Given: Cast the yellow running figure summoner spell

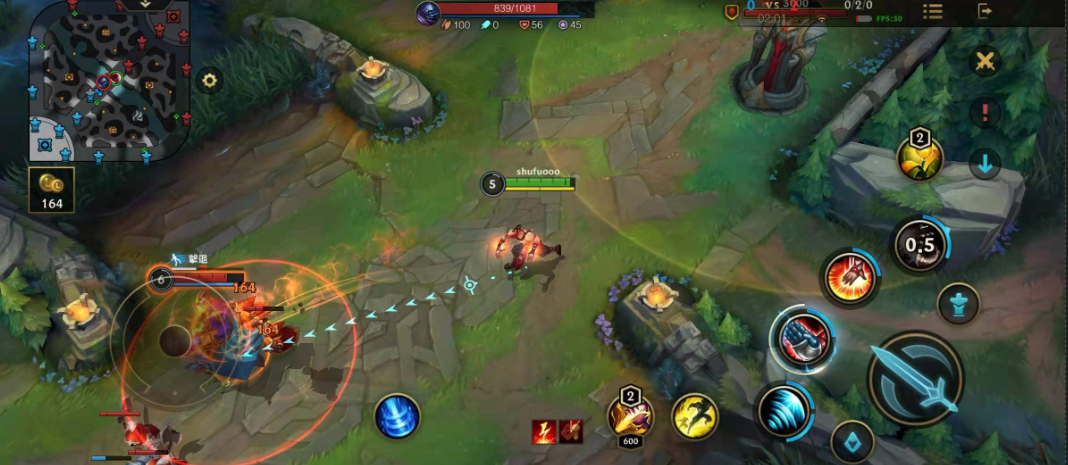Looking at the screenshot, I should pyautogui.click(x=695, y=416).
